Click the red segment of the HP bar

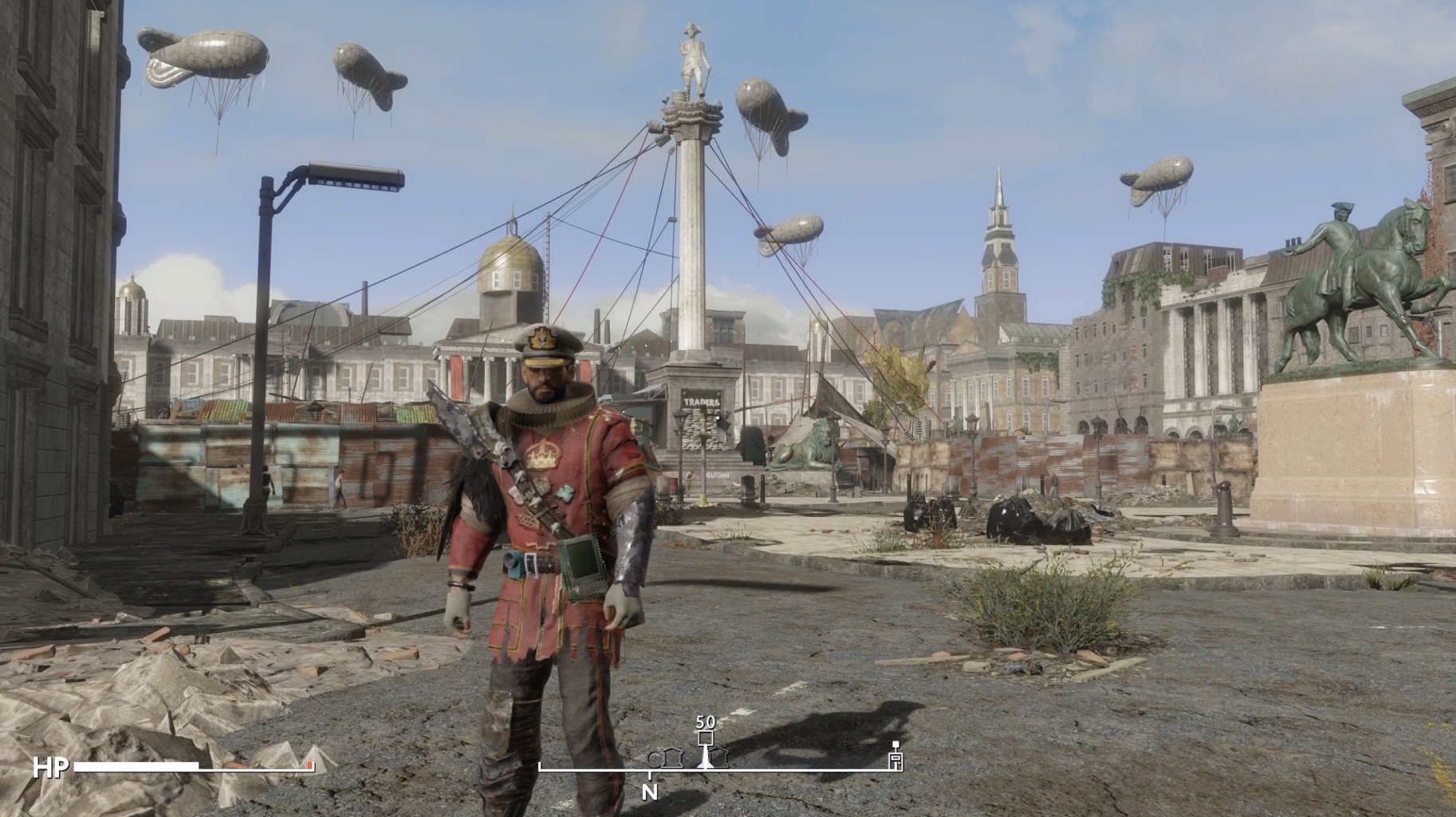pos(310,766)
